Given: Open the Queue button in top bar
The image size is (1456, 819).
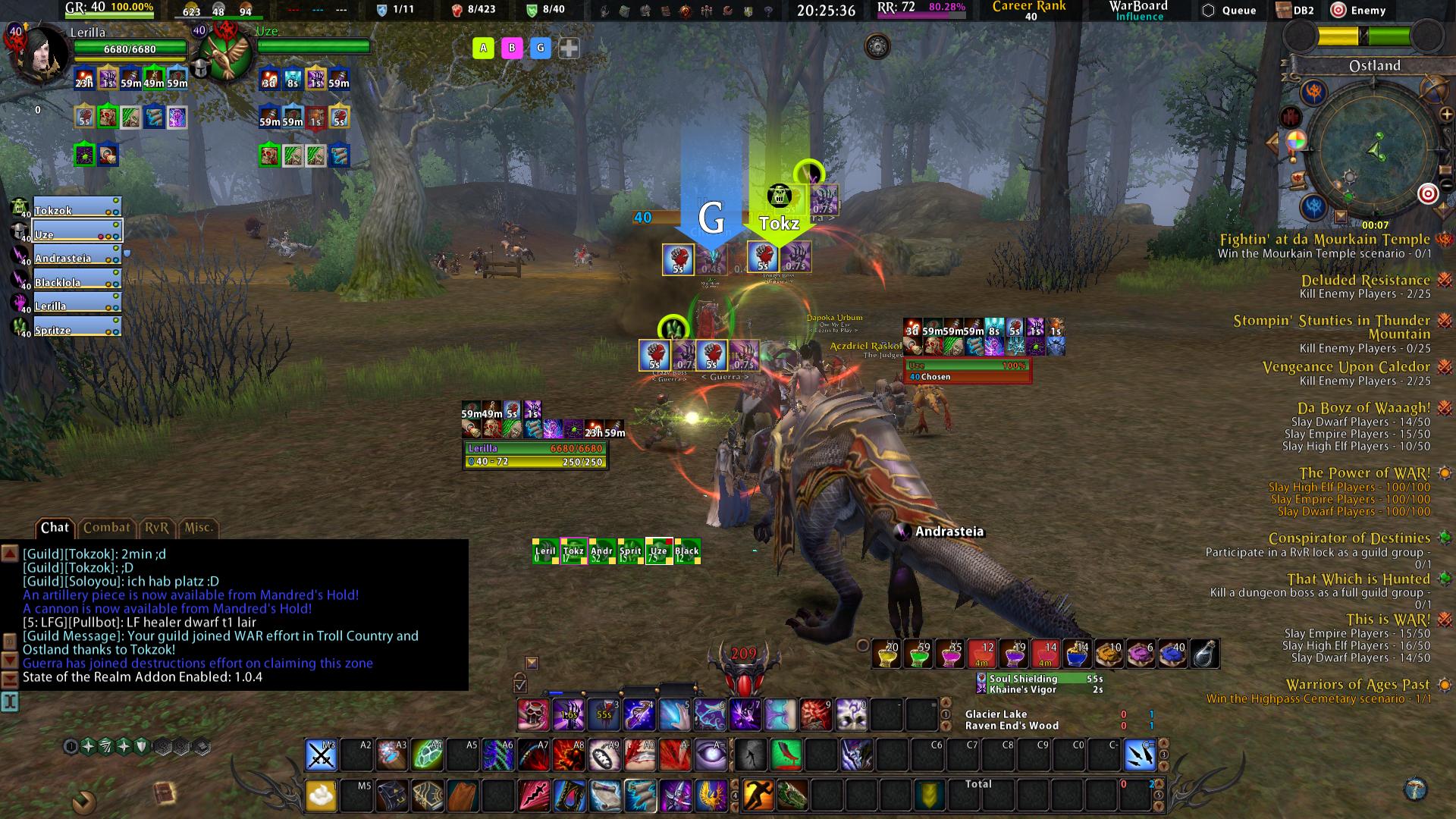Looking at the screenshot, I should (1230, 11).
